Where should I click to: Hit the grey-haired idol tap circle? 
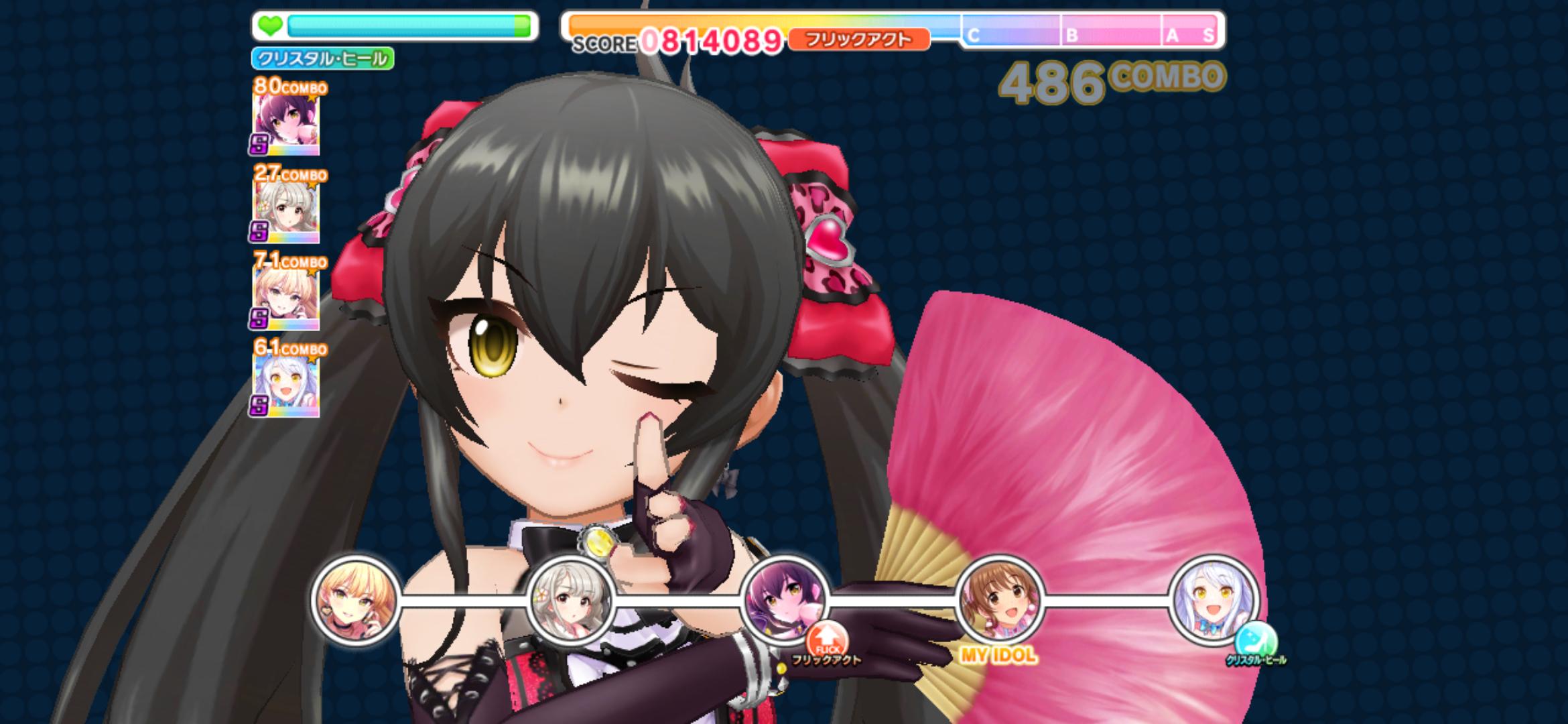(x=570, y=599)
